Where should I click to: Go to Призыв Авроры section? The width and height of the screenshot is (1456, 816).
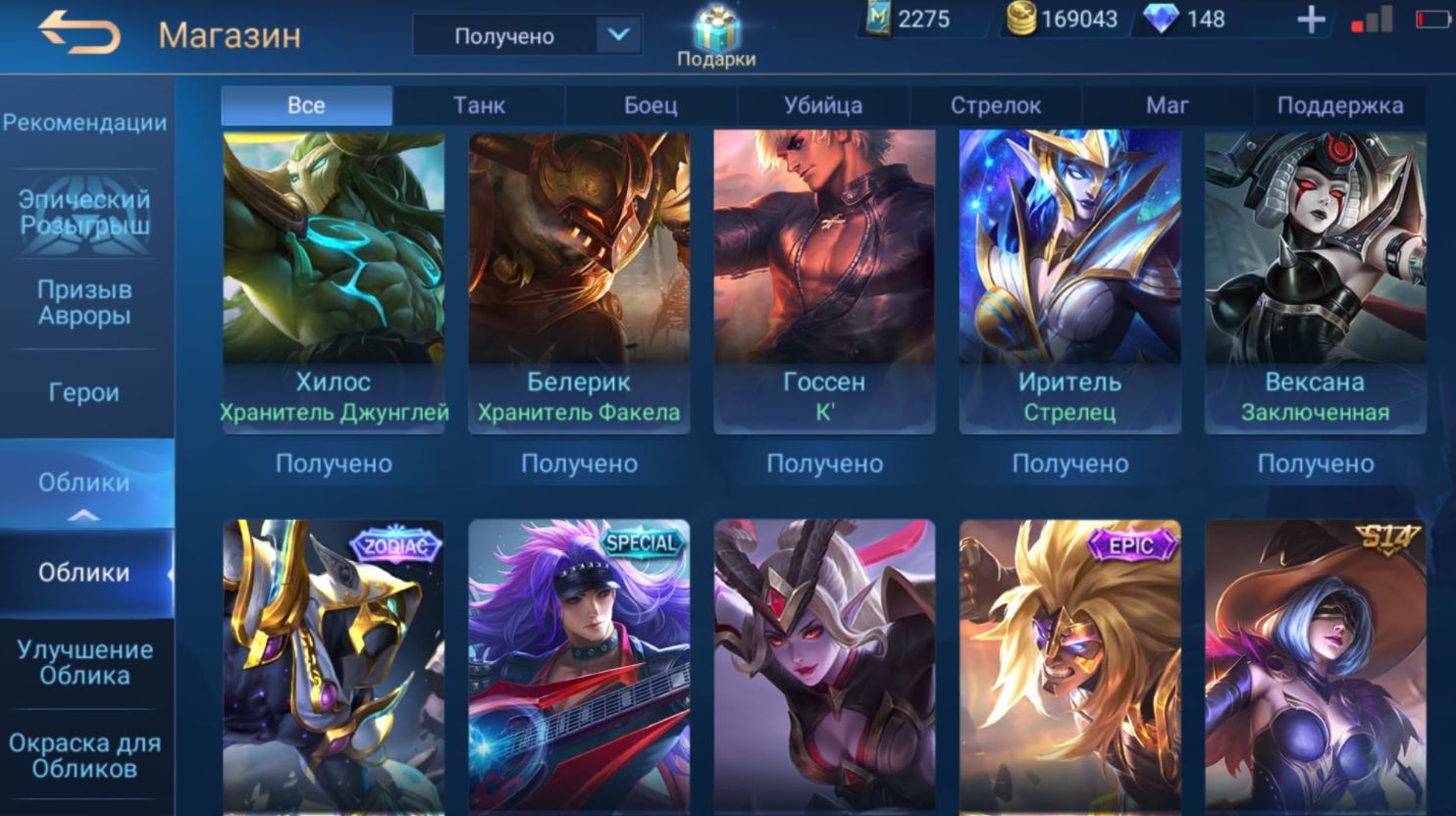(85, 302)
